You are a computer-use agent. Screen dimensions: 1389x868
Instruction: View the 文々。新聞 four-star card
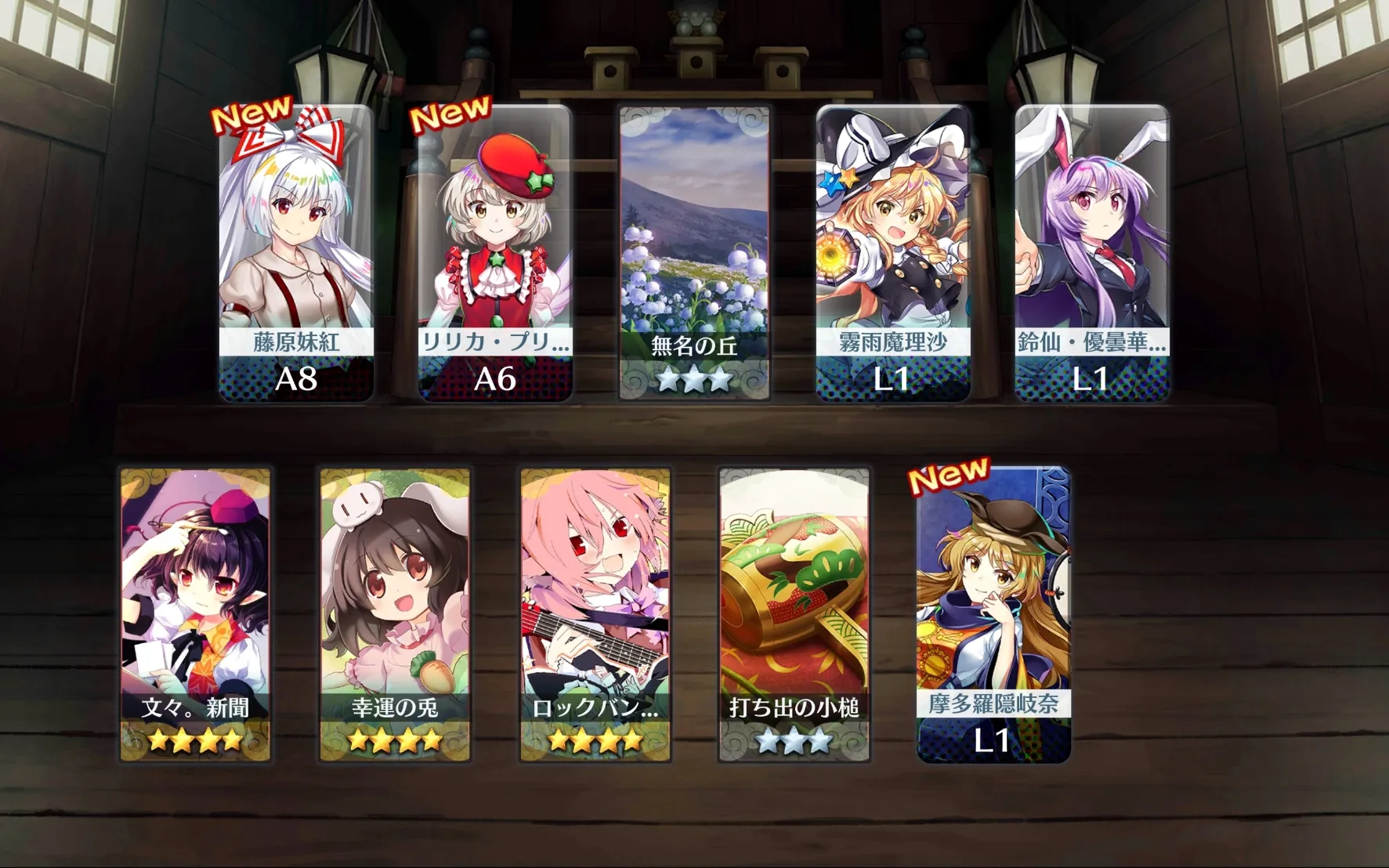pos(195,615)
